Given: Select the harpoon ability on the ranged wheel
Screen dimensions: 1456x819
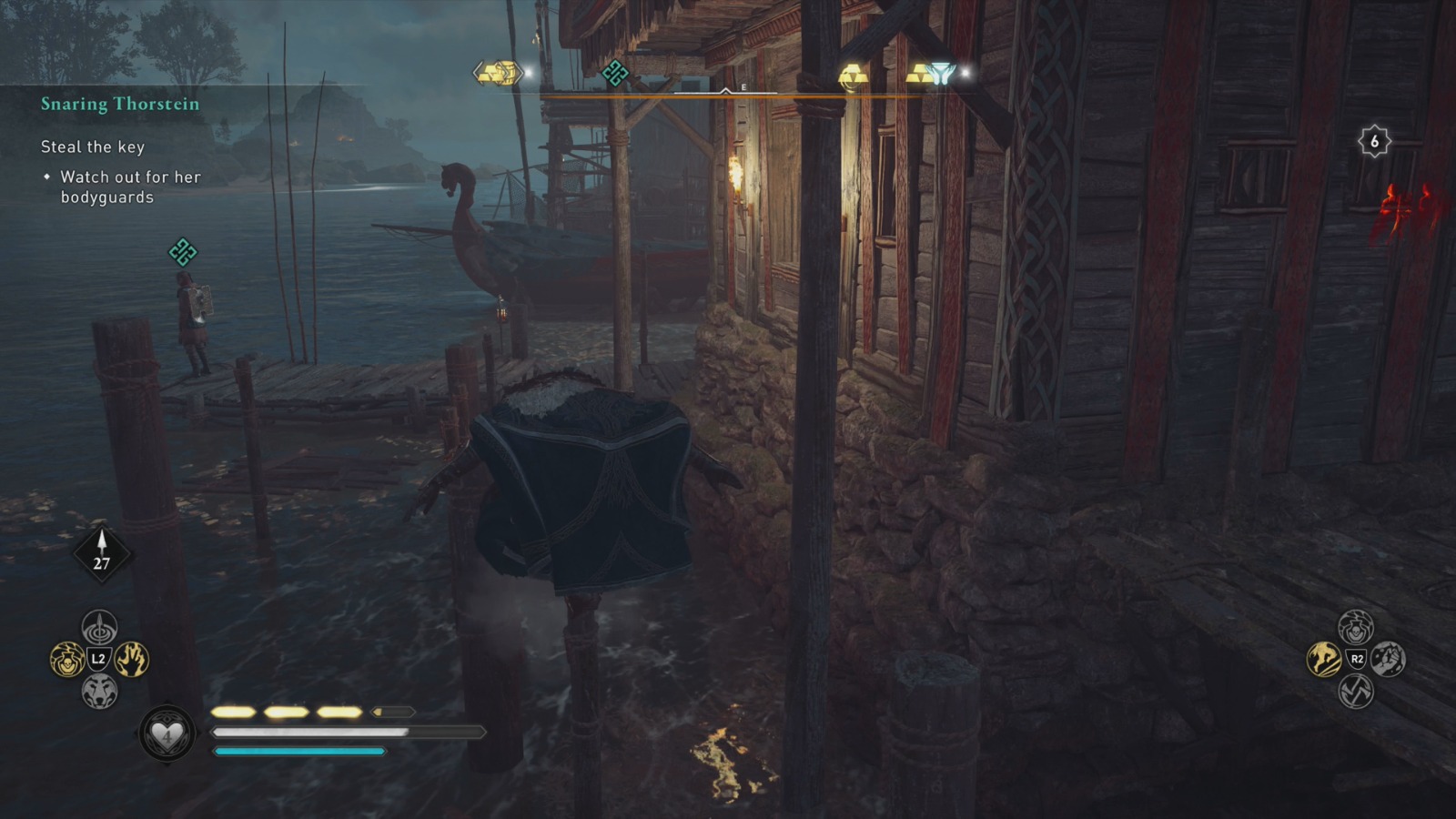Looking at the screenshot, I should tap(98, 627).
